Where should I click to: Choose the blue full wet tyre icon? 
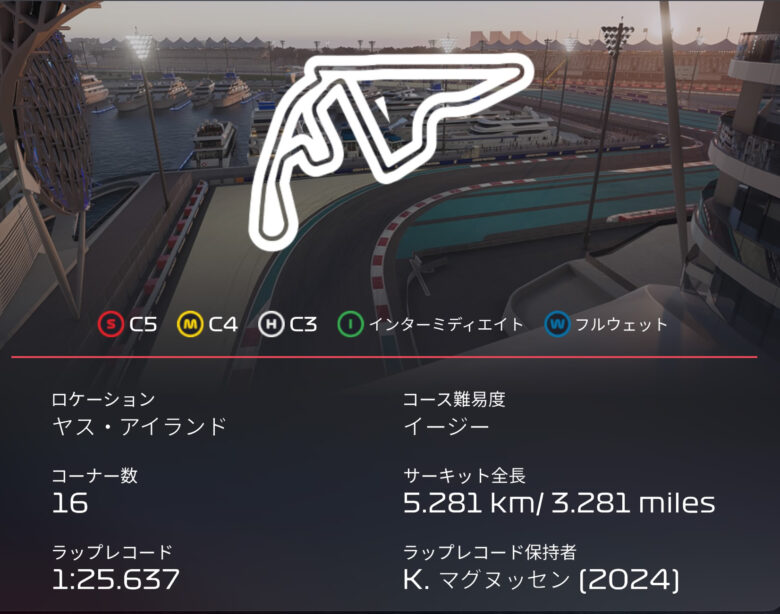[558, 324]
